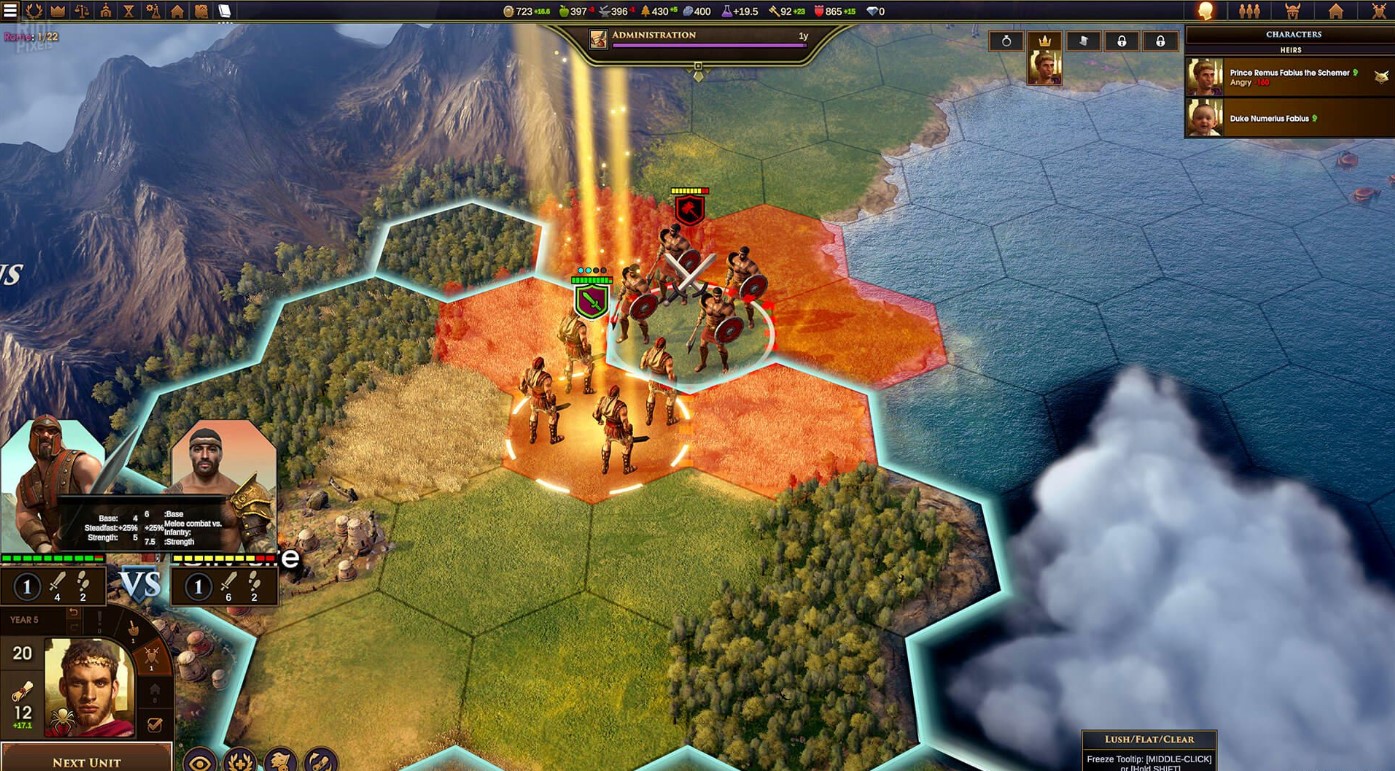Toggle the checkmark button beside ruler portrait

(154, 724)
